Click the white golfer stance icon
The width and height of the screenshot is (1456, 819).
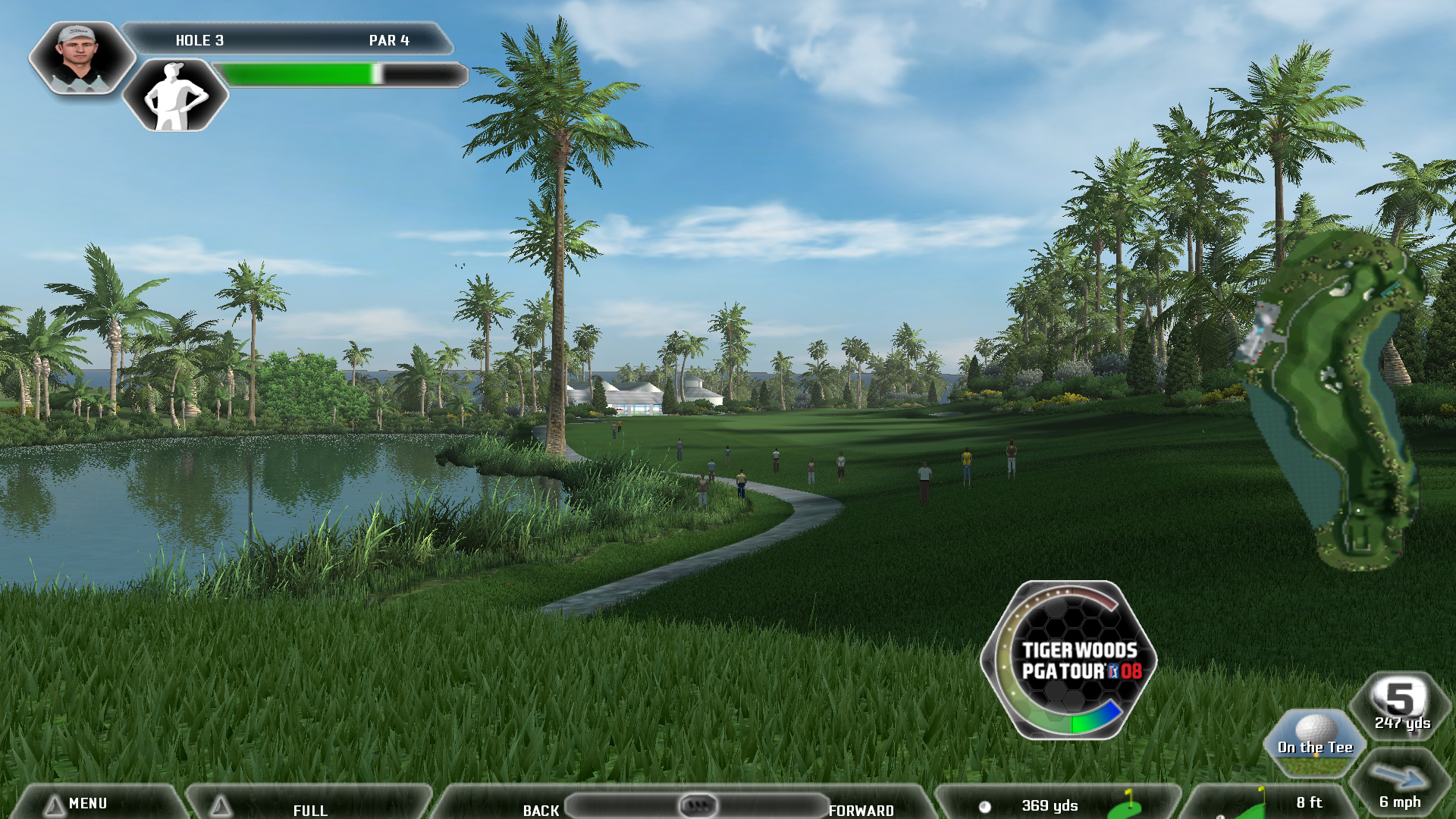175,96
